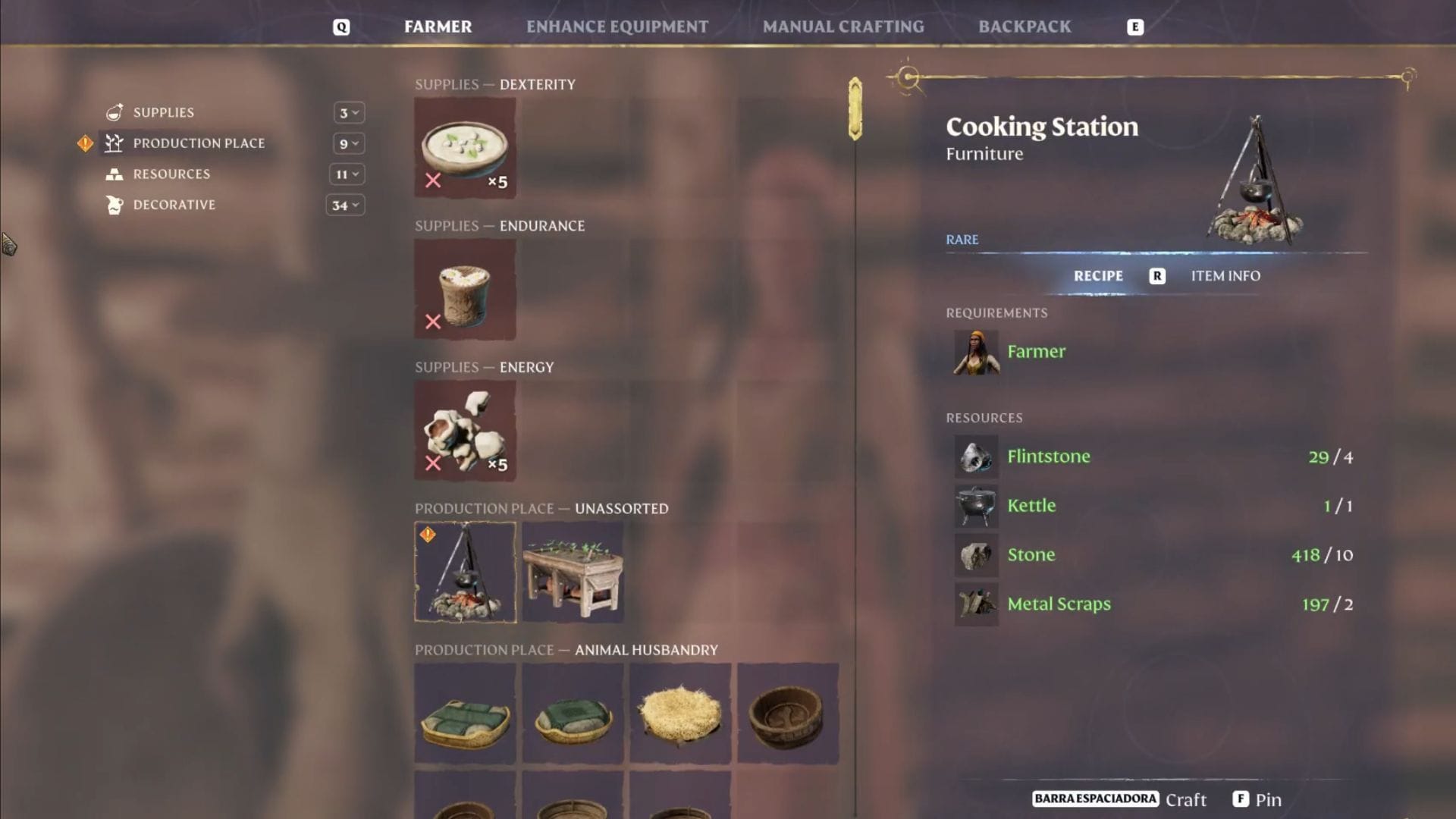The image size is (1456, 819).
Task: Click the feeding bowl icon in Animal Husbandry
Action: point(788,713)
